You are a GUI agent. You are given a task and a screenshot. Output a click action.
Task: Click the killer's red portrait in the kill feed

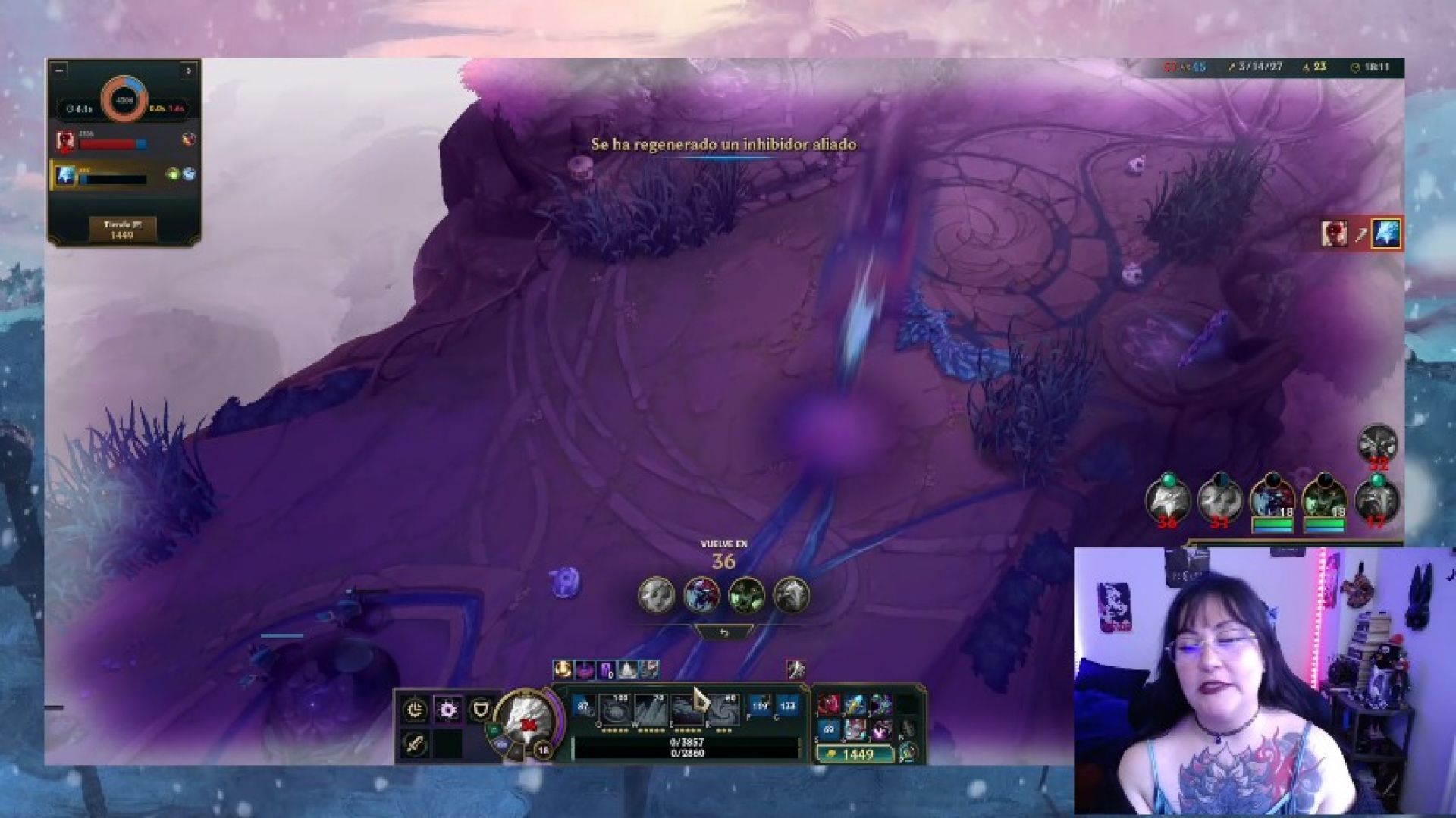click(x=1335, y=233)
